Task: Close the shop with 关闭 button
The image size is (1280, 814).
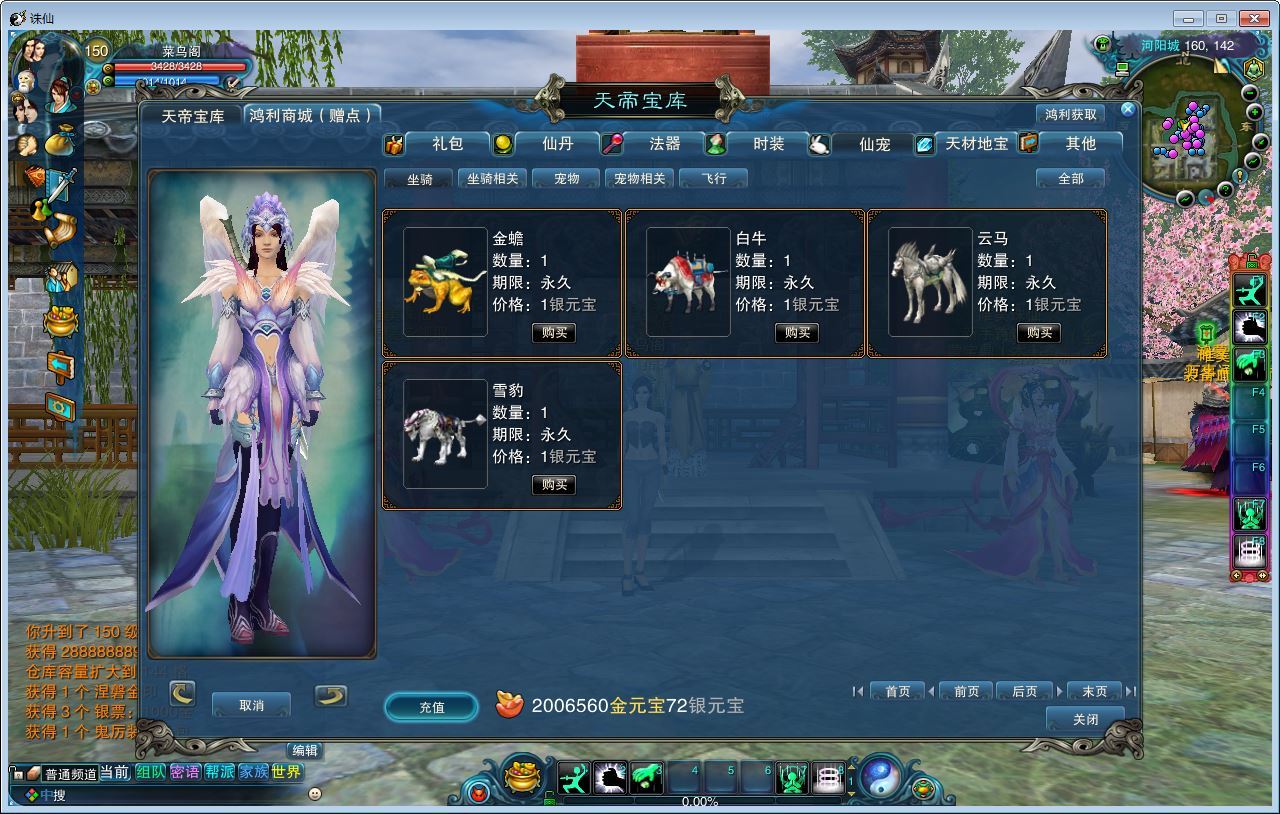Action: coord(1085,720)
